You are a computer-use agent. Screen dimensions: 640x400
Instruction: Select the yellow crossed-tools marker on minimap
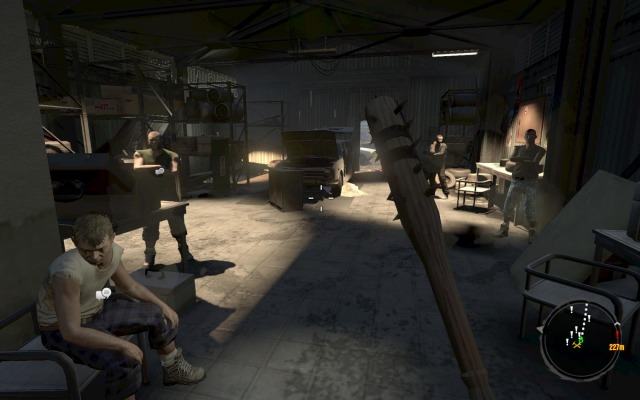[x=577, y=343]
